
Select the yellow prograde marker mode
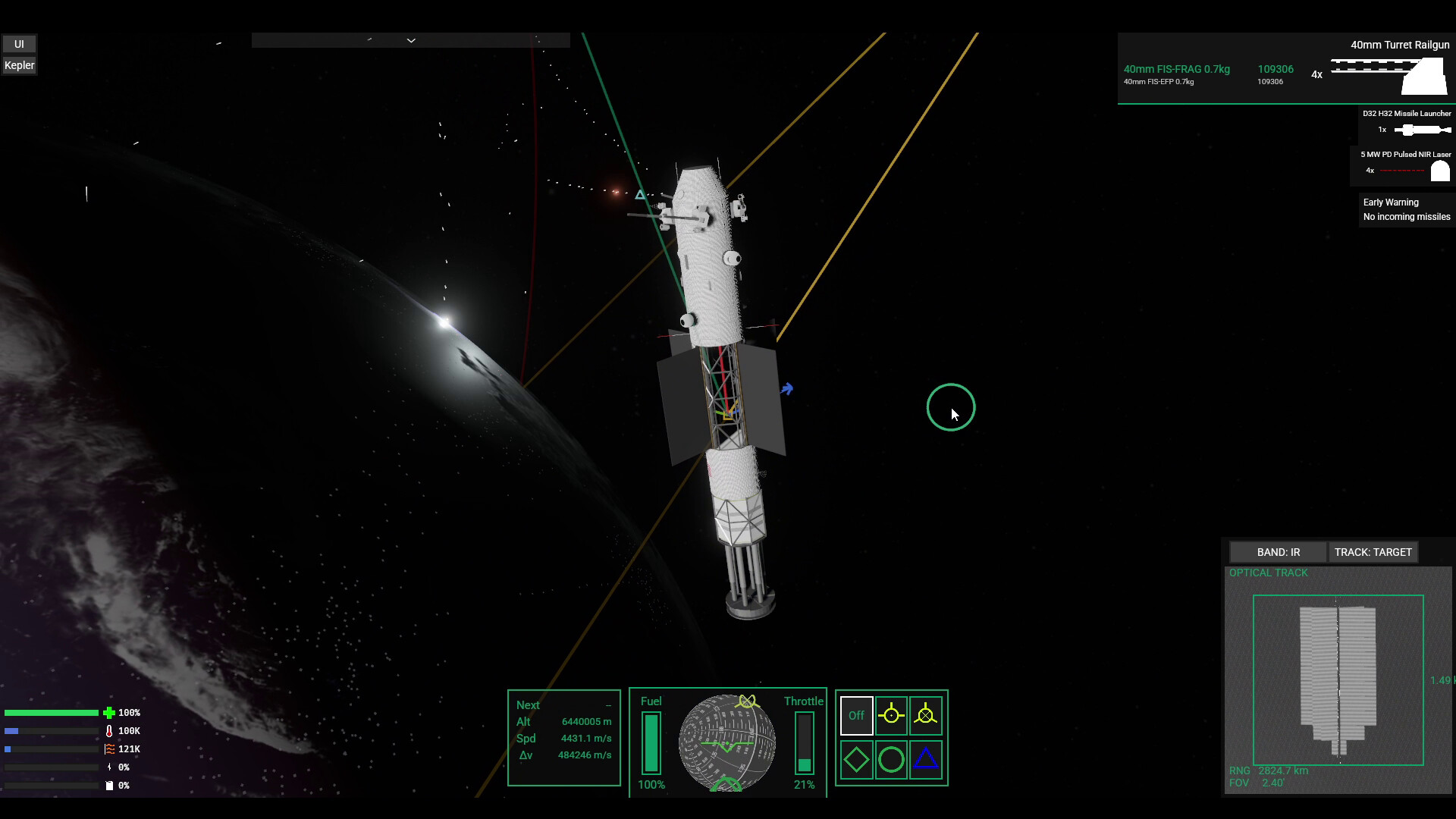891,715
